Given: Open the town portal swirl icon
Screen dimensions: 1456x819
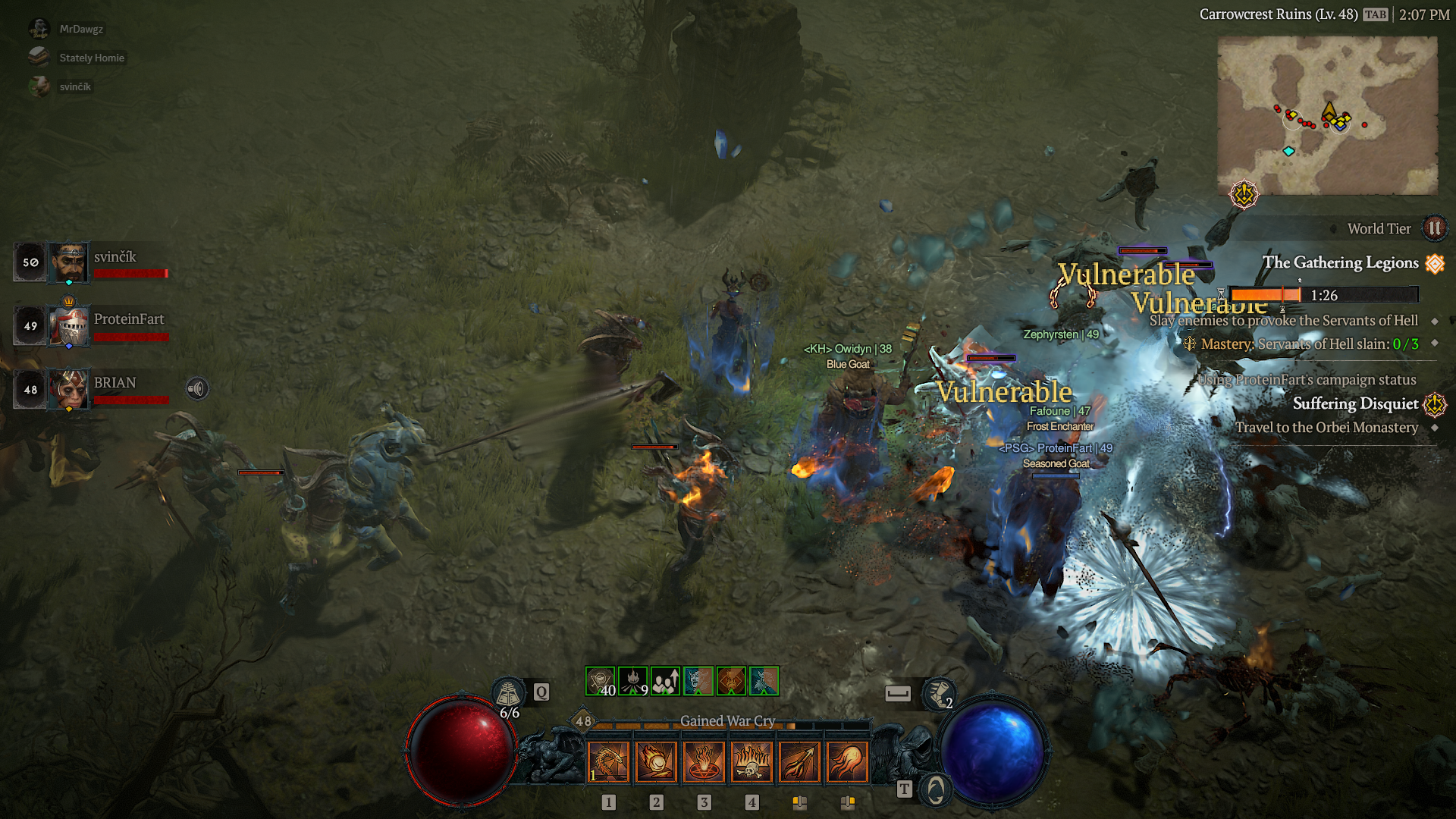Looking at the screenshot, I should 936,790.
